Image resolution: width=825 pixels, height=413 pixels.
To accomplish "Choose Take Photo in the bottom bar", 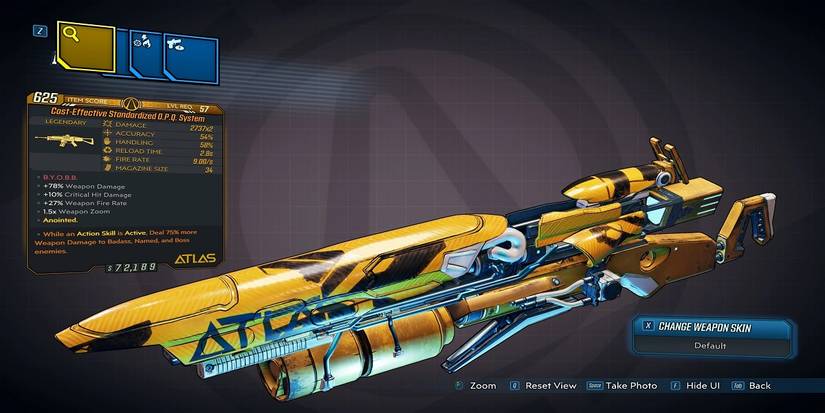I will click(626, 385).
